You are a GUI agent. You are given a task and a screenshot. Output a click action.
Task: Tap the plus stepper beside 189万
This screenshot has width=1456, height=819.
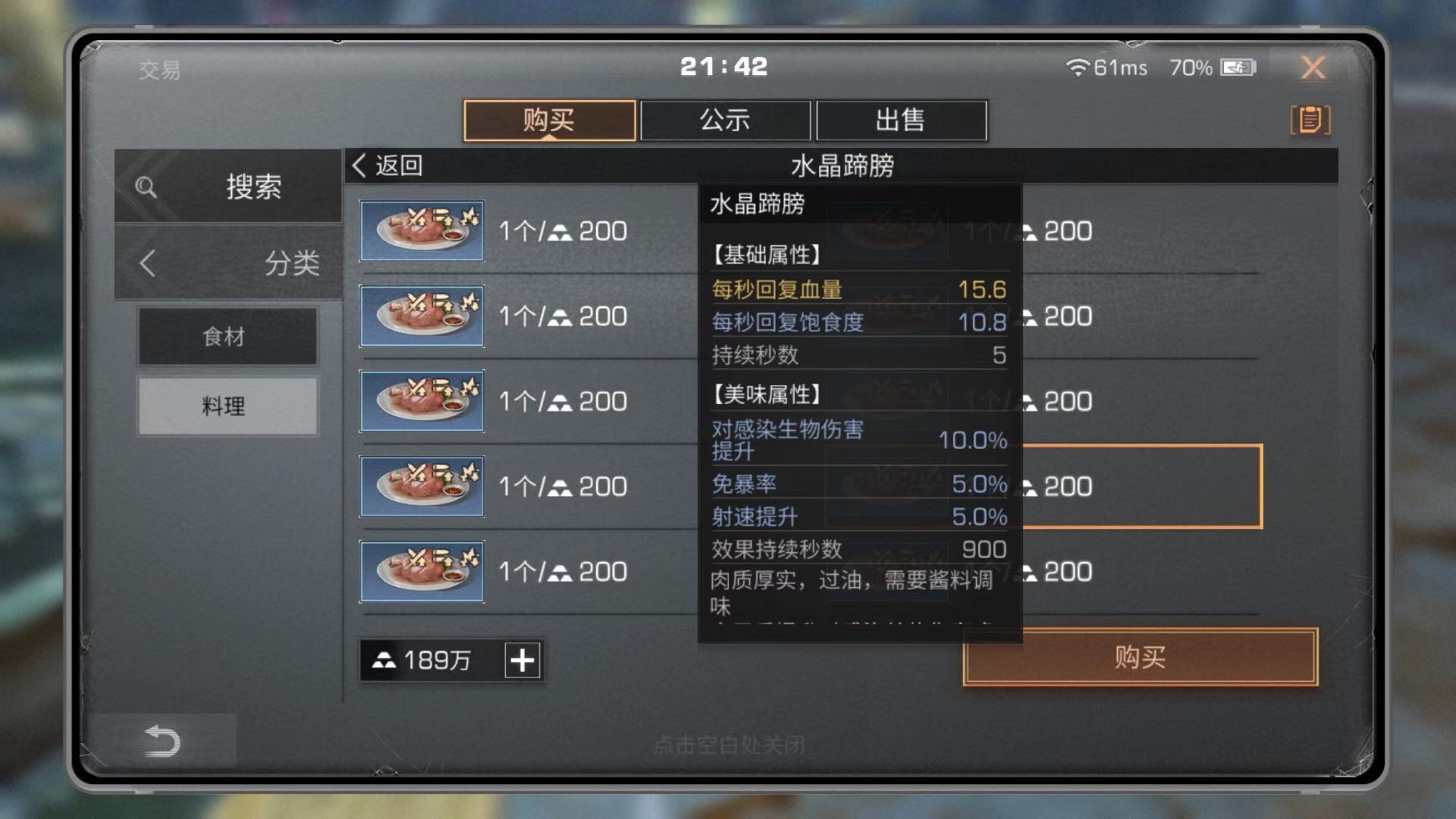point(520,661)
